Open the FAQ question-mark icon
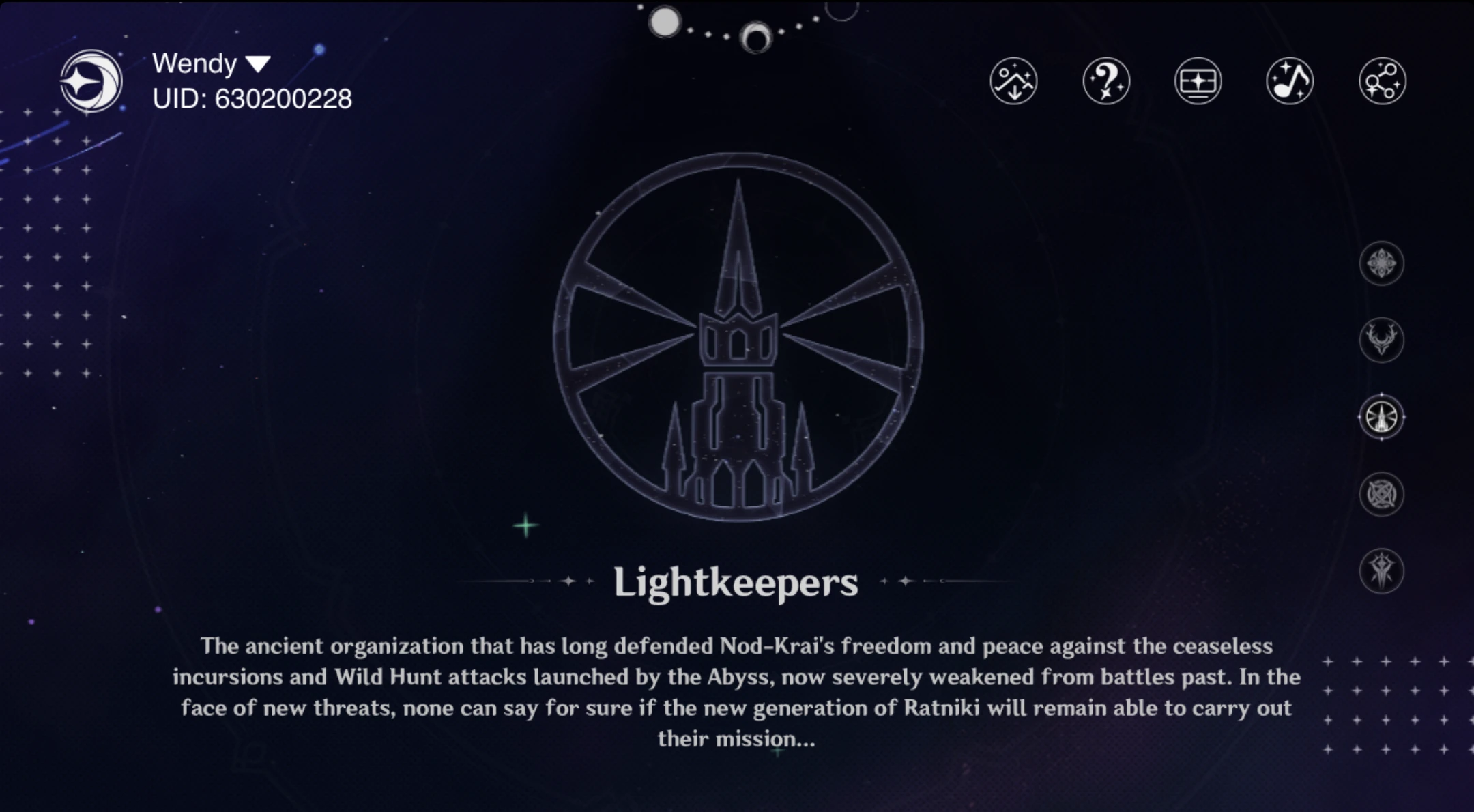Viewport: 1474px width, 812px height. pos(1105,81)
